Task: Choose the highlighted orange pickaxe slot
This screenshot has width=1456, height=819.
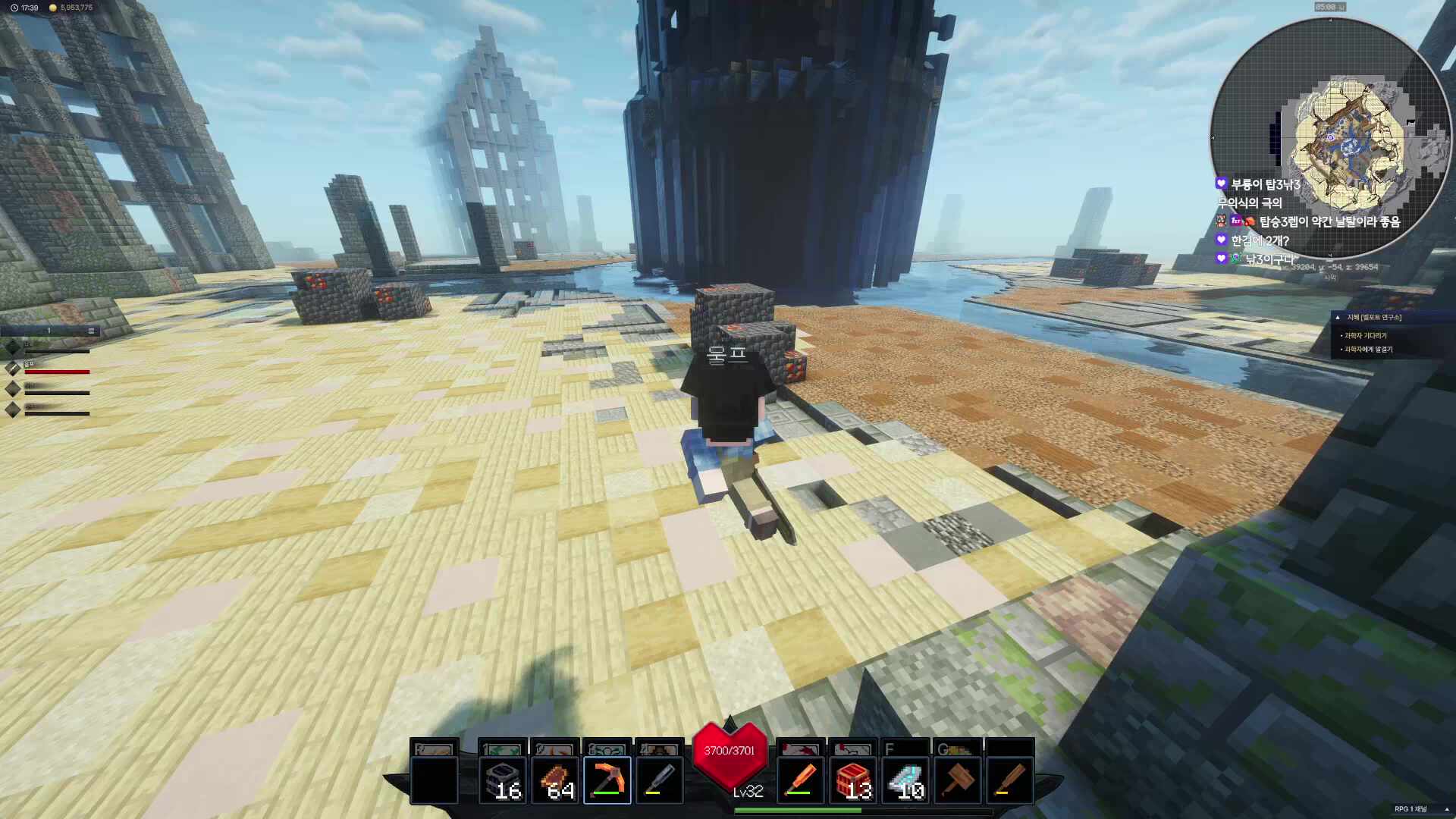Action: click(x=607, y=780)
